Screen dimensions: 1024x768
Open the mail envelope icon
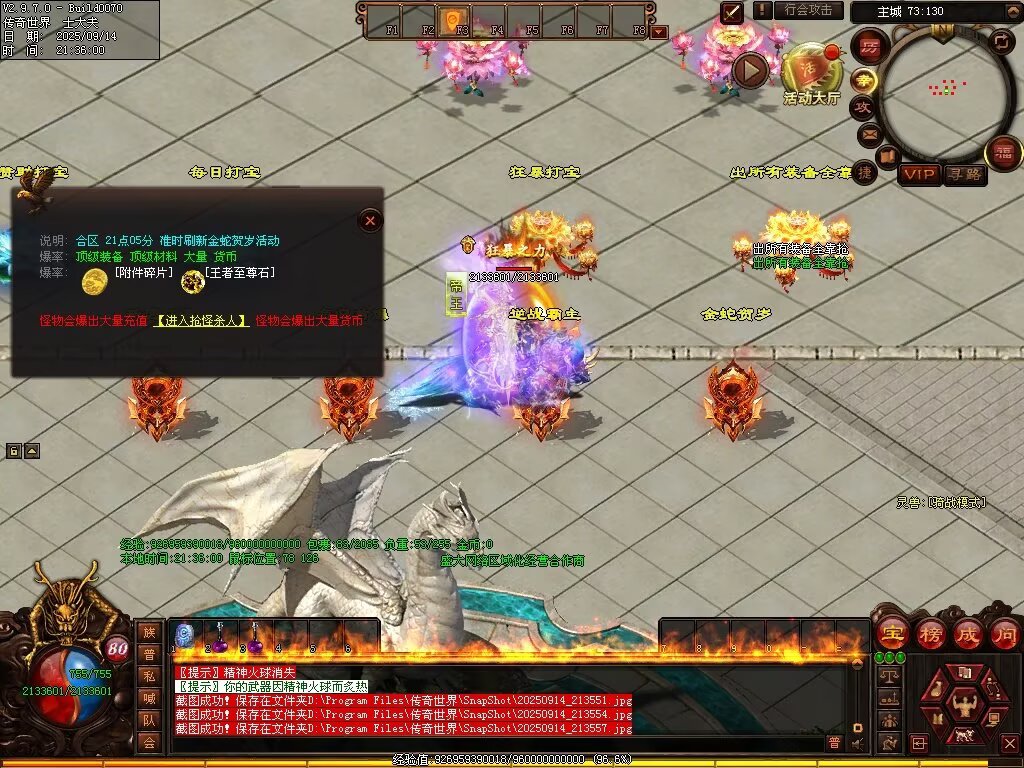868,133
